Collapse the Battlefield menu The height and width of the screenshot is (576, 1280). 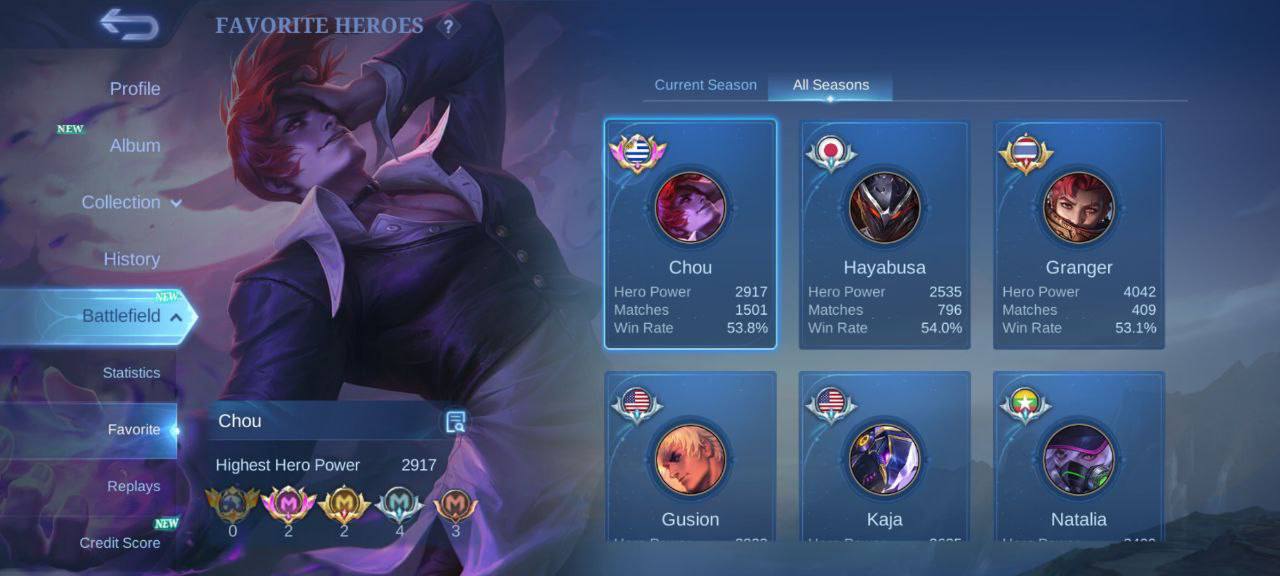pyautogui.click(x=131, y=316)
